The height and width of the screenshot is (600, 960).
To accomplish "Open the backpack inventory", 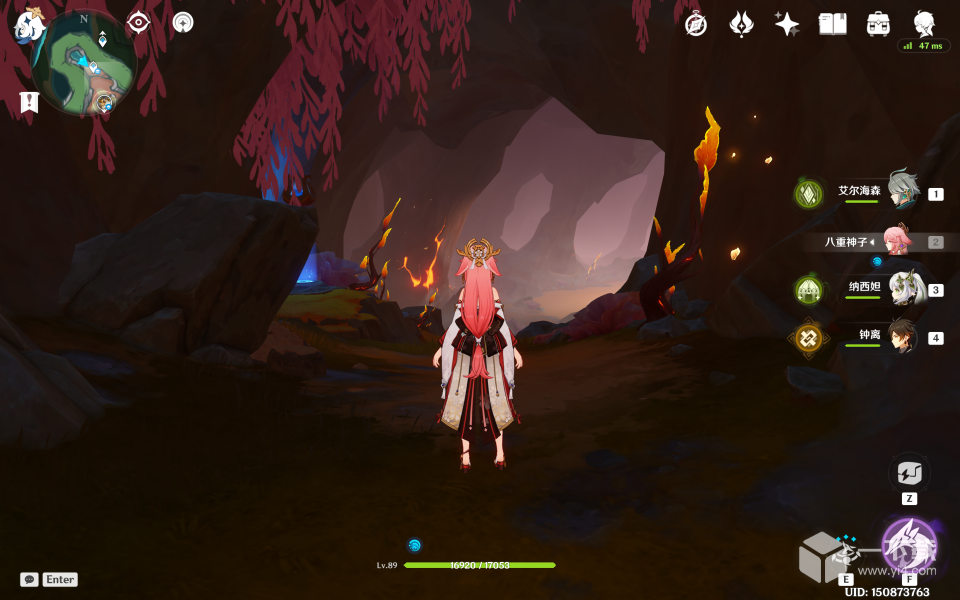I will tap(879, 24).
